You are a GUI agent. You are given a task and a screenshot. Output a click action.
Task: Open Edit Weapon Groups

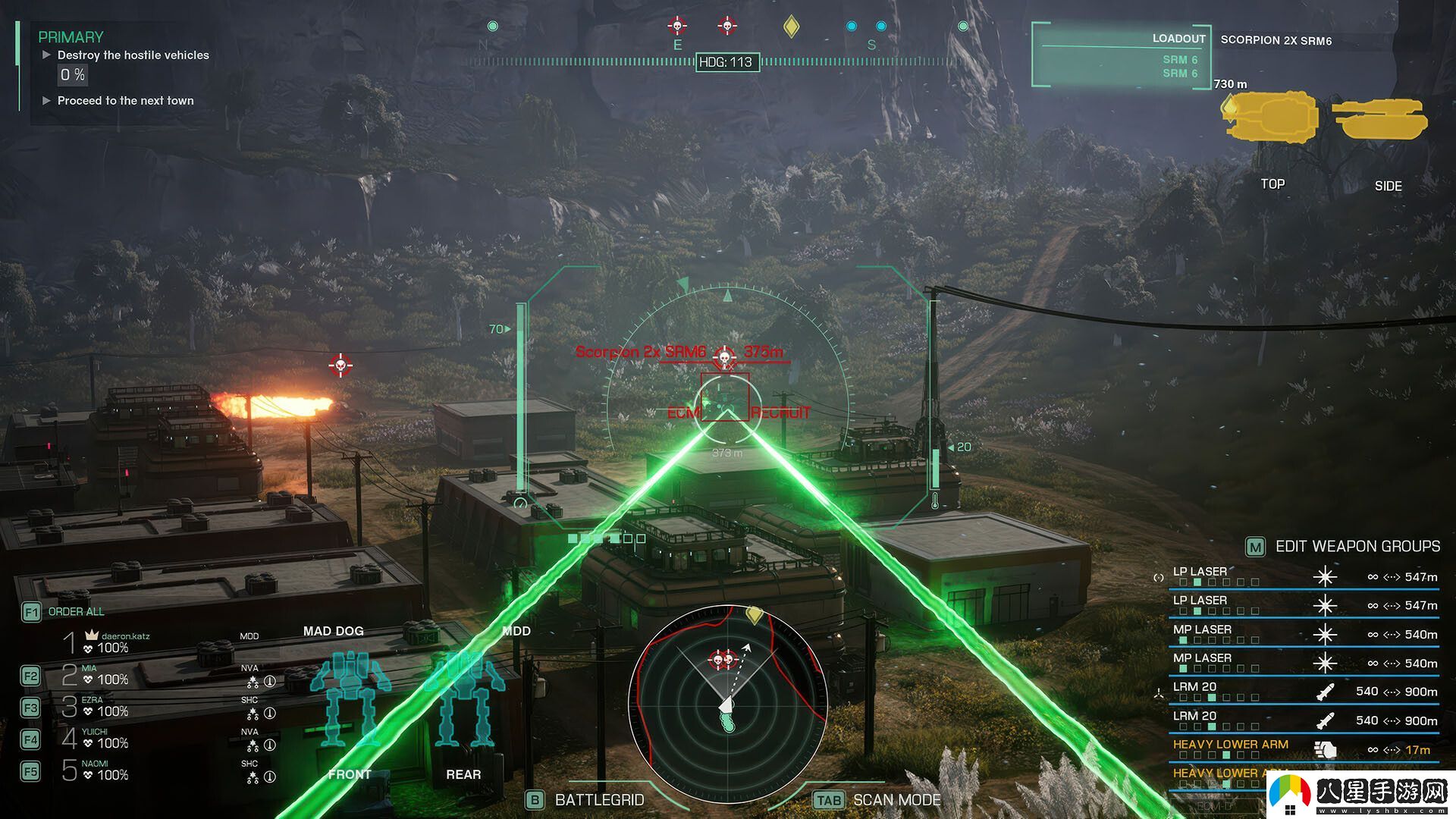[1357, 547]
